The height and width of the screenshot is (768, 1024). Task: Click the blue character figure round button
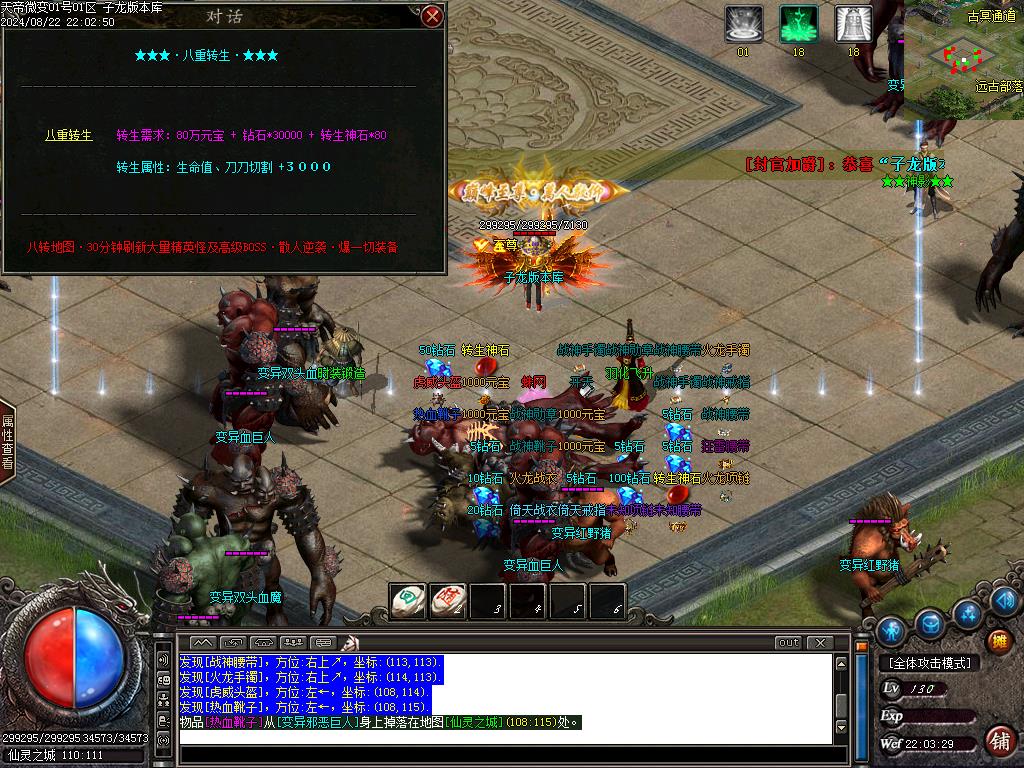[891, 631]
